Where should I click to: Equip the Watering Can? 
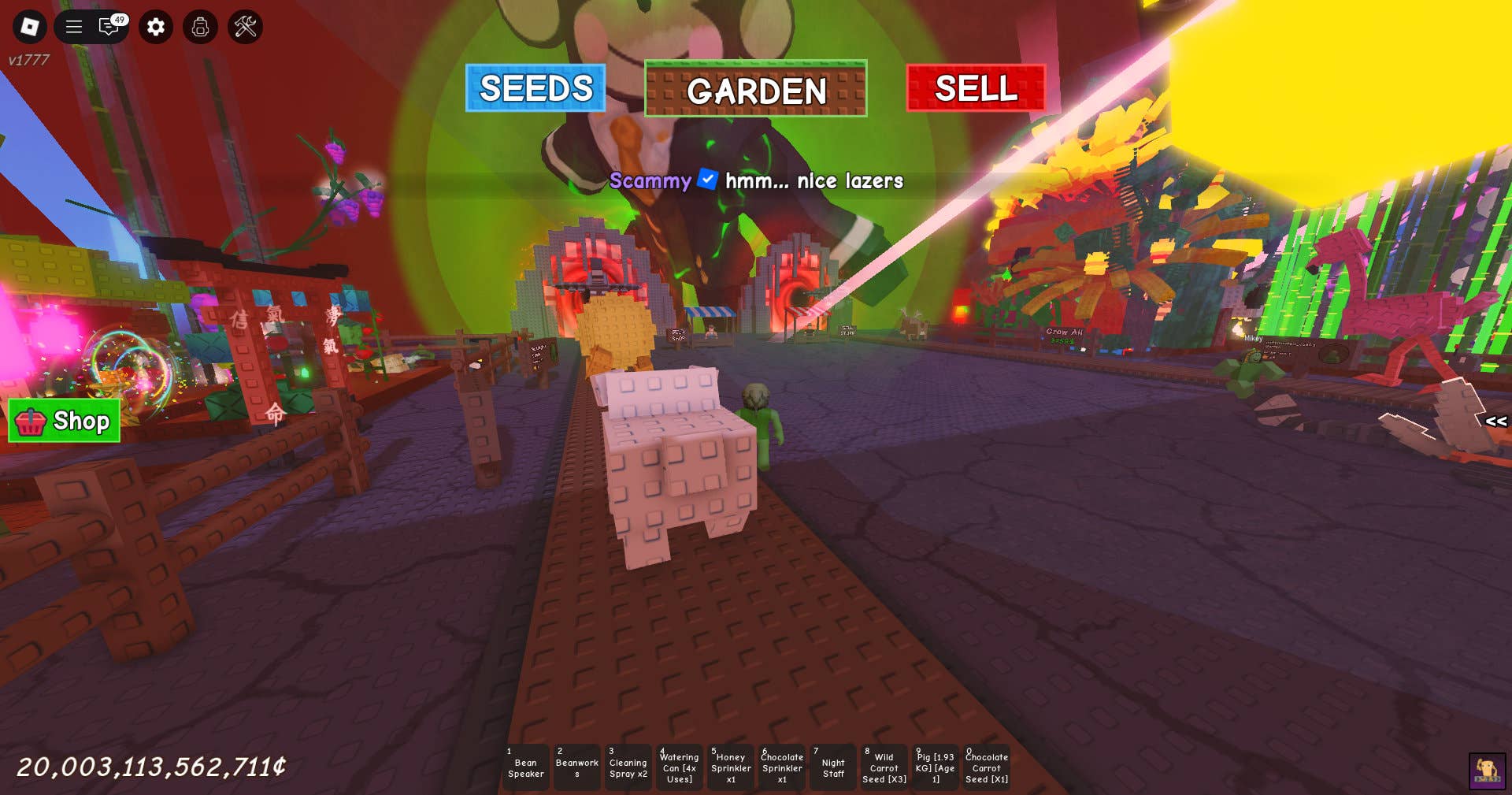(x=679, y=767)
